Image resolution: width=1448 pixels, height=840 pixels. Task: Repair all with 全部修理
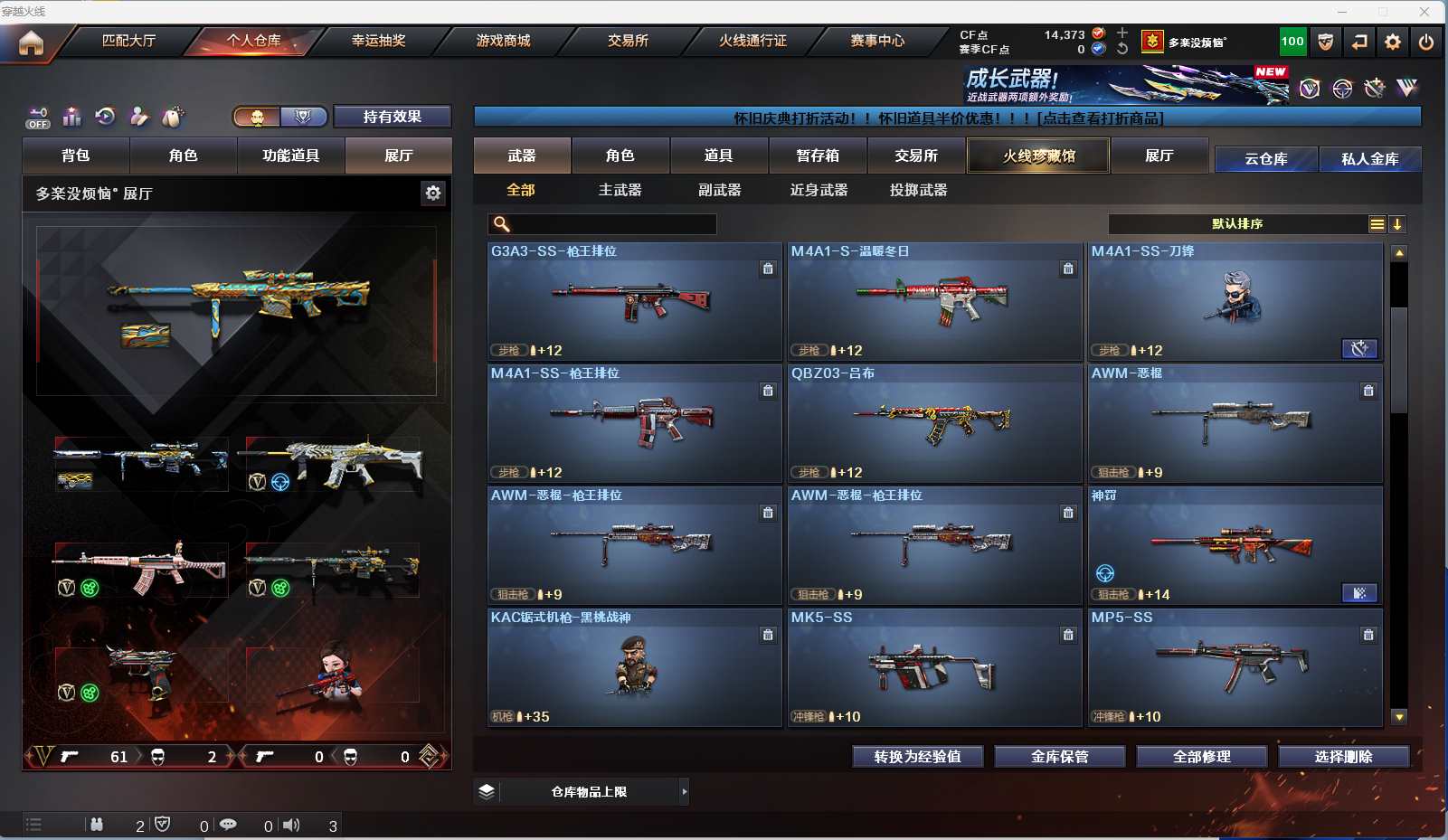[x=1201, y=757]
